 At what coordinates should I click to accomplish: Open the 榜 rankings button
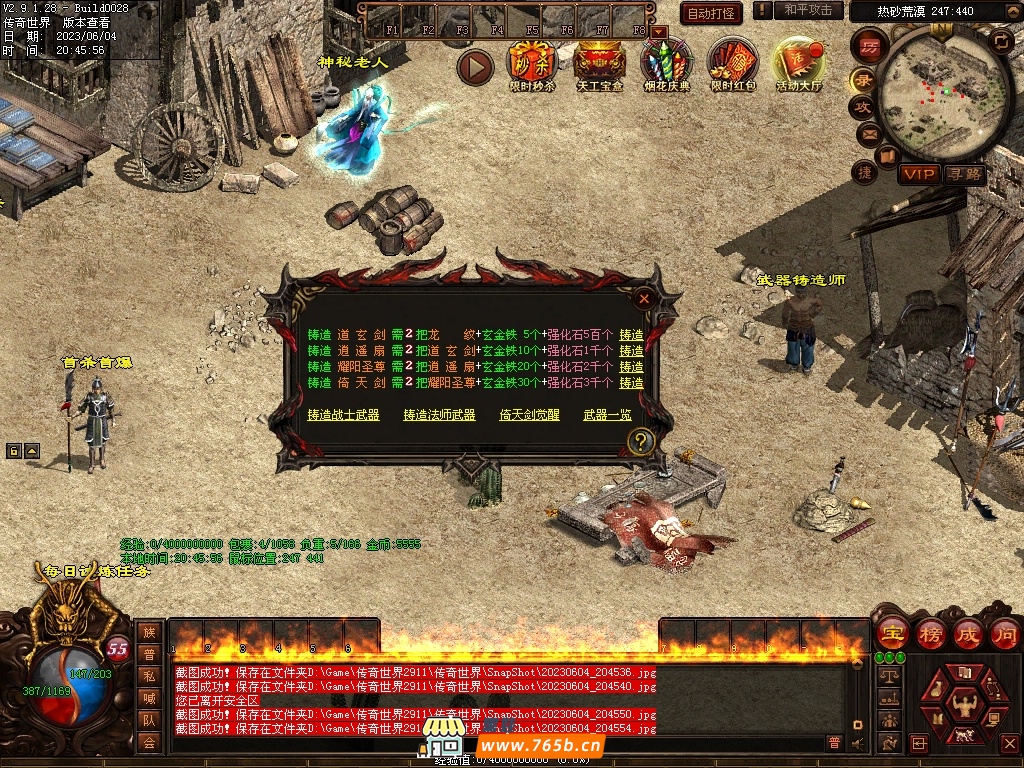[x=931, y=634]
